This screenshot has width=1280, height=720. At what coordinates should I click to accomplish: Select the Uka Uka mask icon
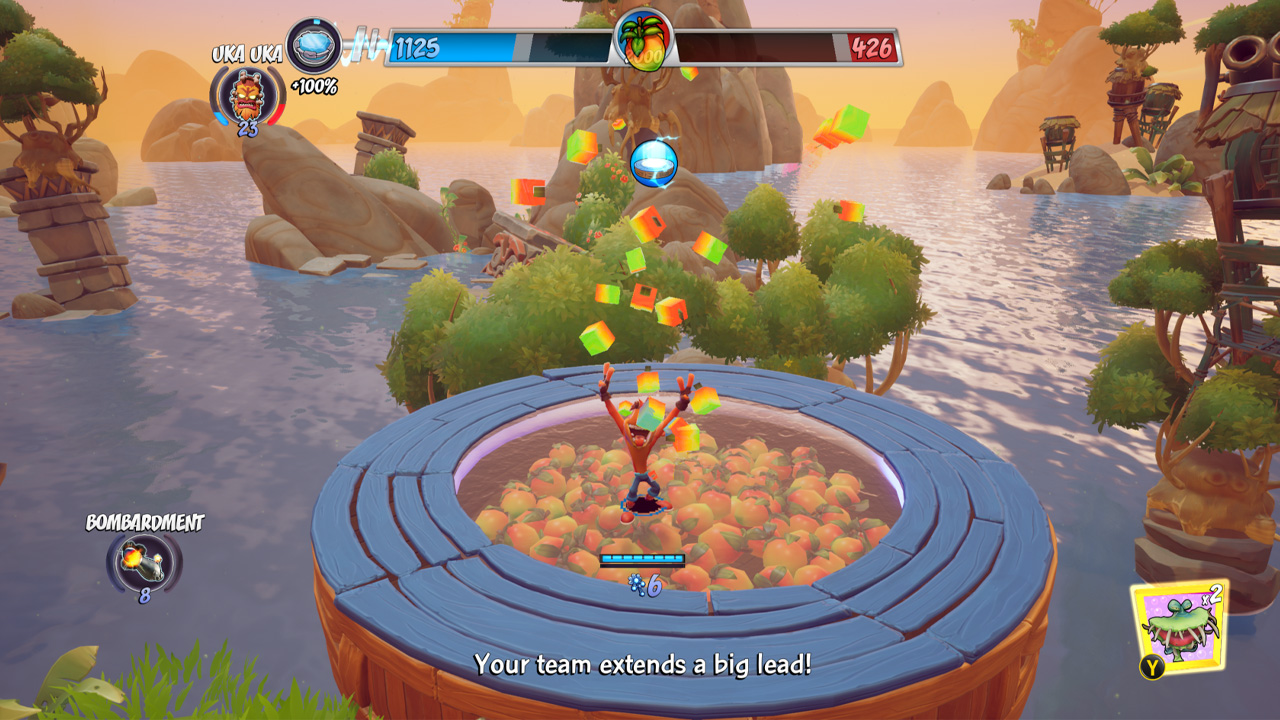[x=246, y=96]
